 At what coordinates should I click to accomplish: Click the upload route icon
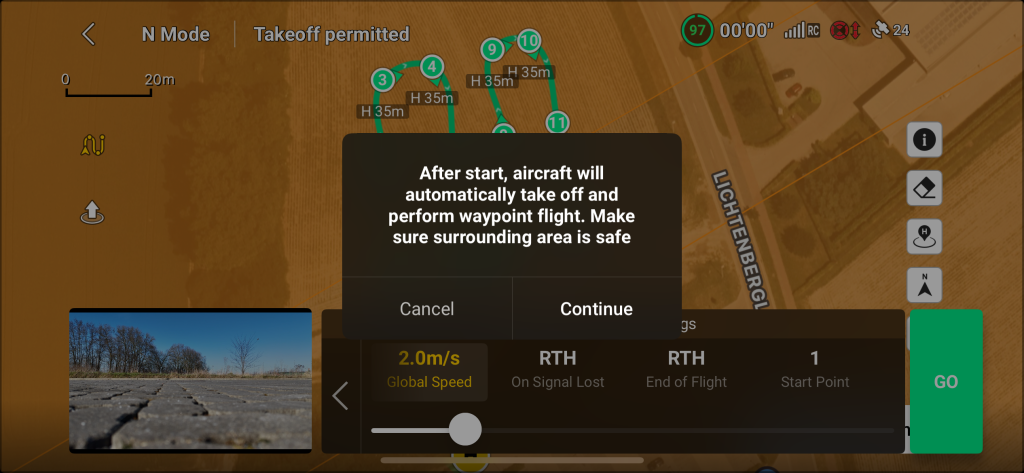(92, 212)
